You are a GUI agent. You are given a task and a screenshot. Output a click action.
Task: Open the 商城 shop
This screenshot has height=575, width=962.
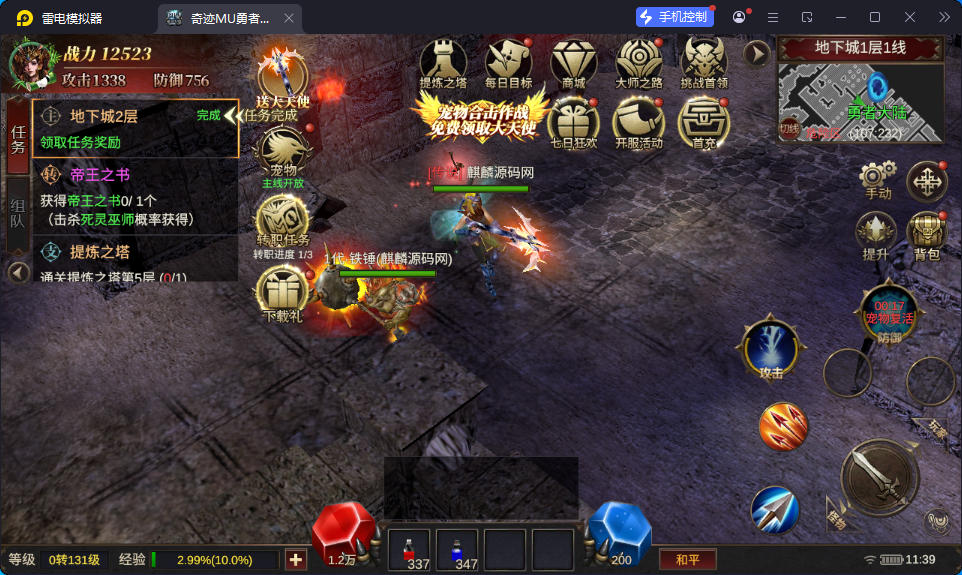point(573,60)
